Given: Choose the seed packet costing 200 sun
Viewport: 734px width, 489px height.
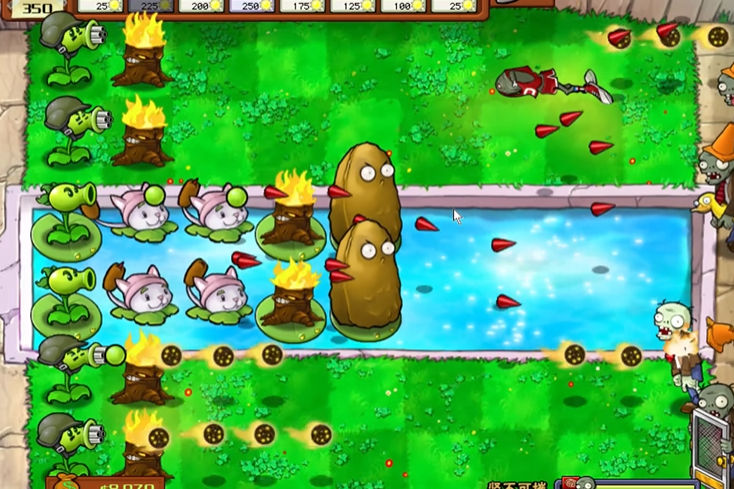Looking at the screenshot, I should click(x=201, y=6).
